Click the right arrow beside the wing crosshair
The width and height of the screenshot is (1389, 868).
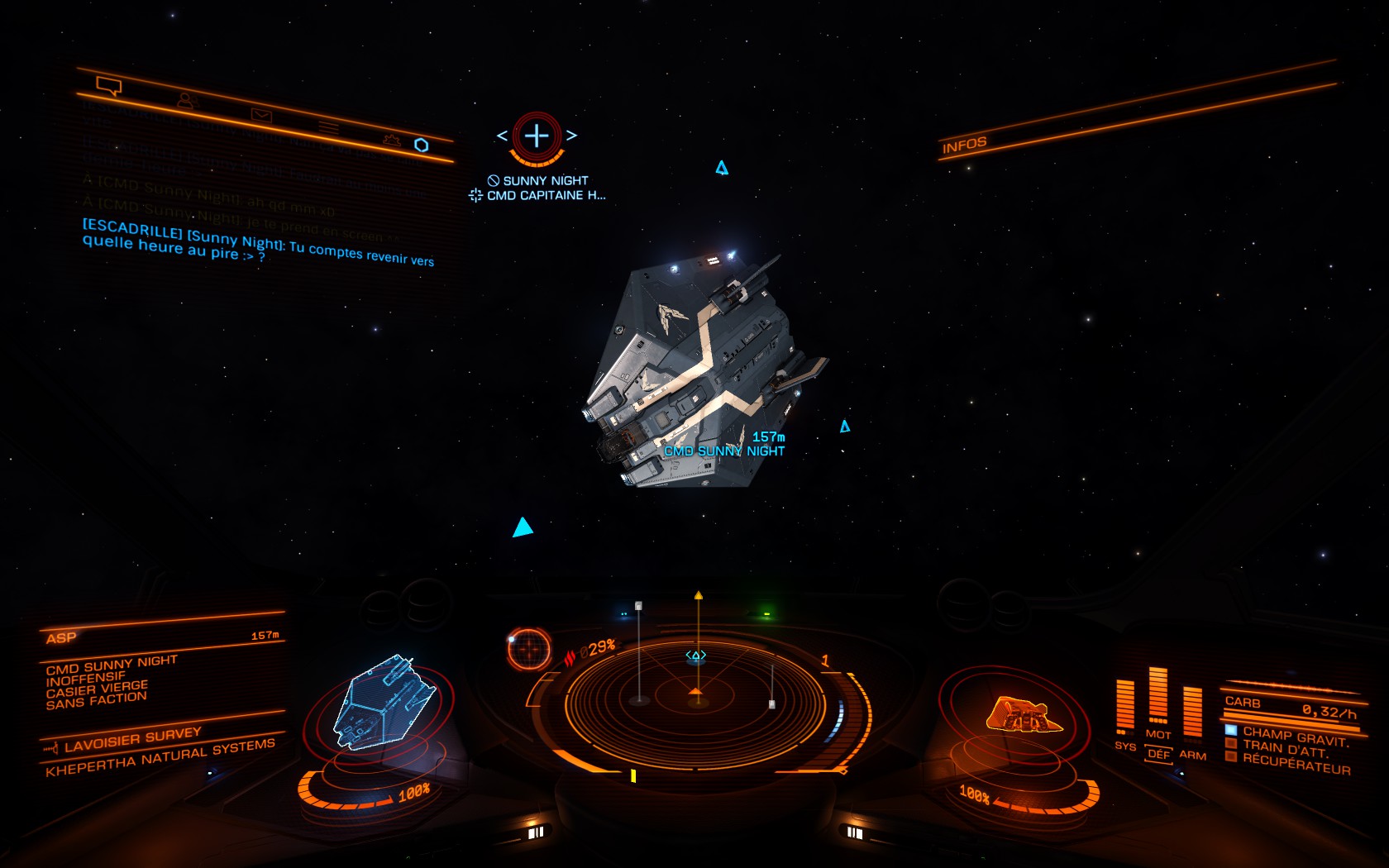click(571, 136)
